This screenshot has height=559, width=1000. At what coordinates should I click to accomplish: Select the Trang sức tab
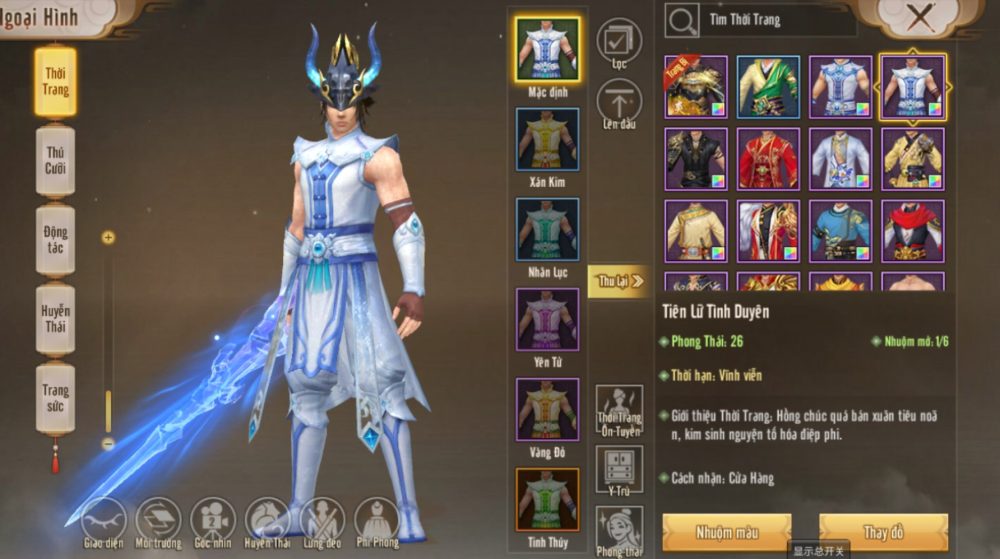coord(56,398)
